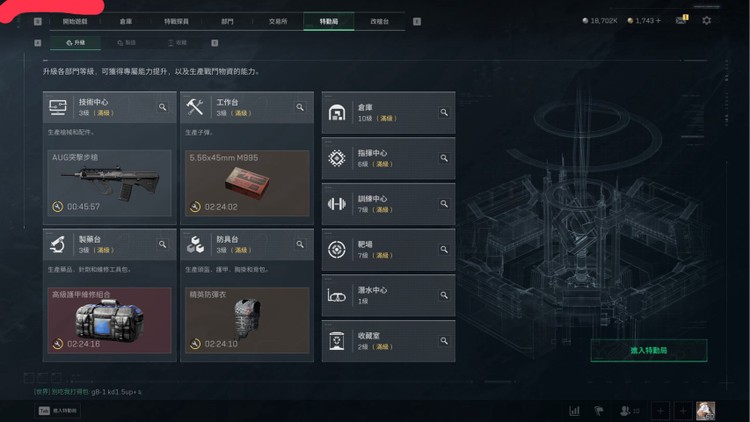This screenshot has height=422, width=750.
Task: Click the 進入特勤局 button
Action: click(x=648, y=351)
